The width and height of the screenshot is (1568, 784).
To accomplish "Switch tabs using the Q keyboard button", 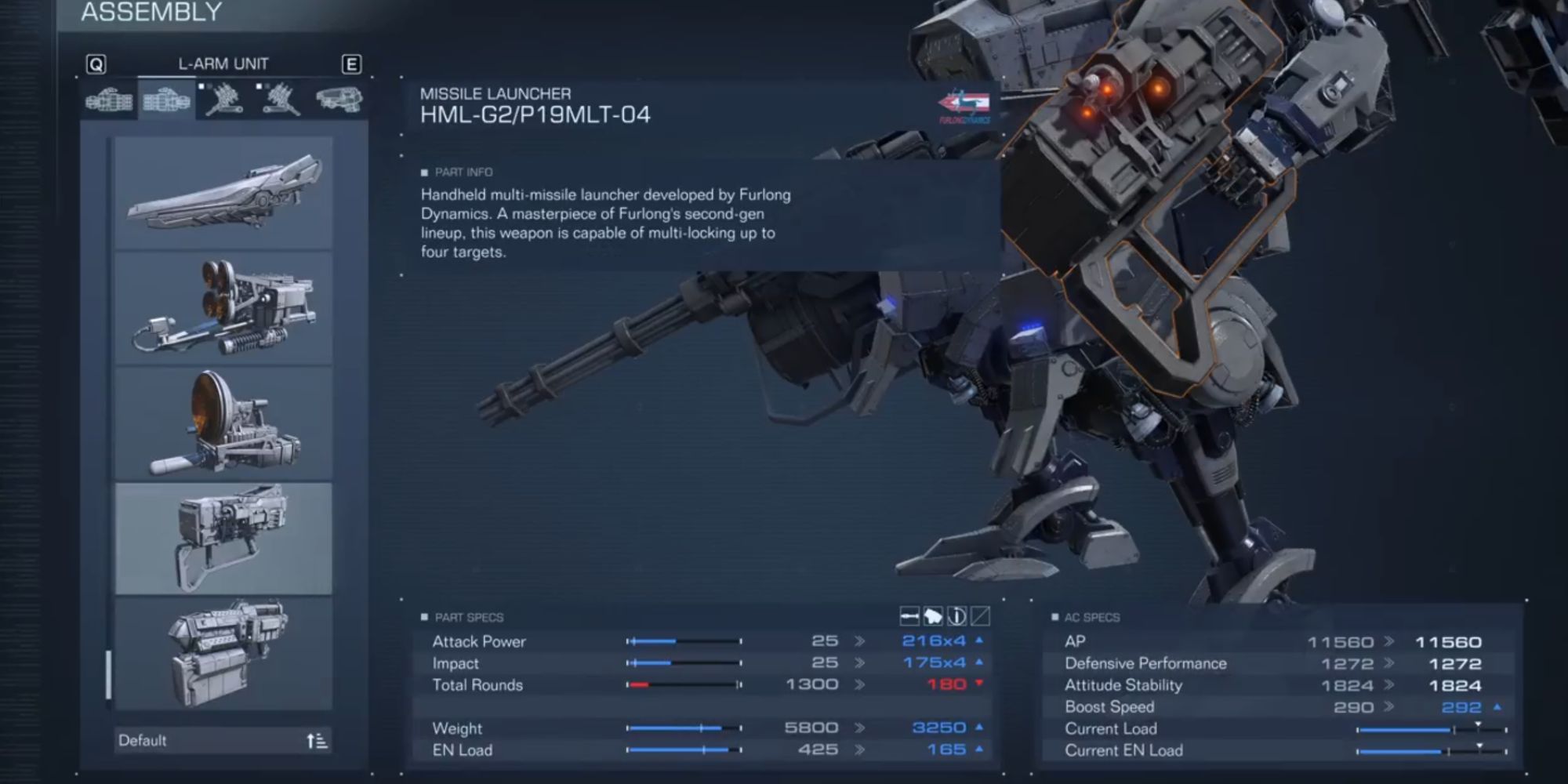I will coord(95,65).
